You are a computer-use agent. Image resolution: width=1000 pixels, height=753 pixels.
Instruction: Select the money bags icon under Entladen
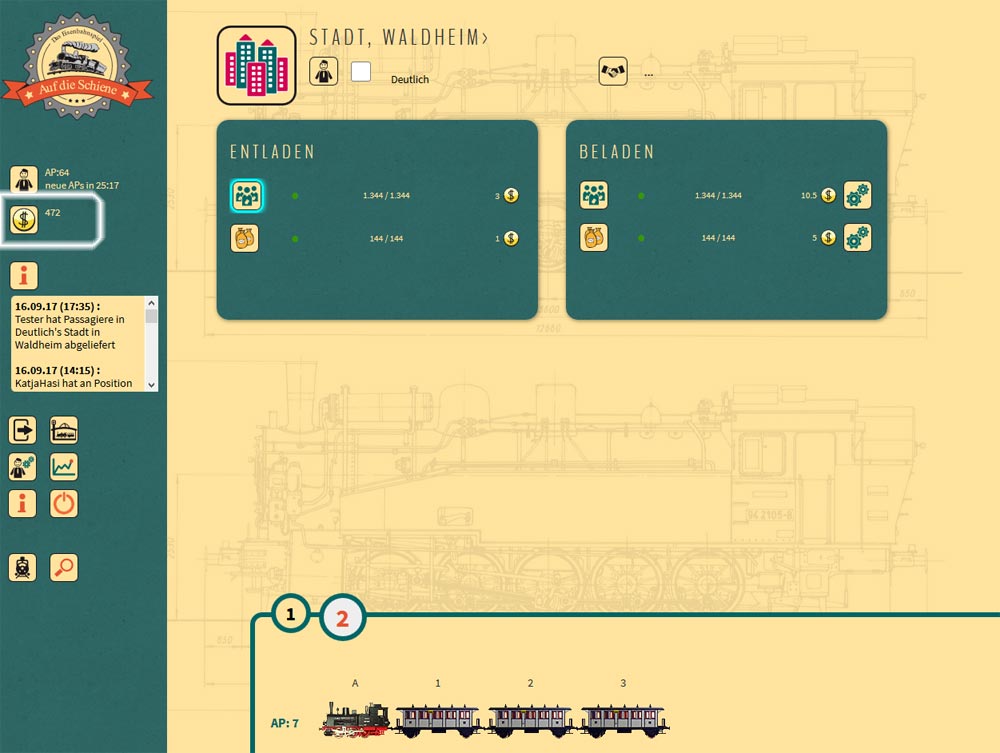tap(245, 238)
